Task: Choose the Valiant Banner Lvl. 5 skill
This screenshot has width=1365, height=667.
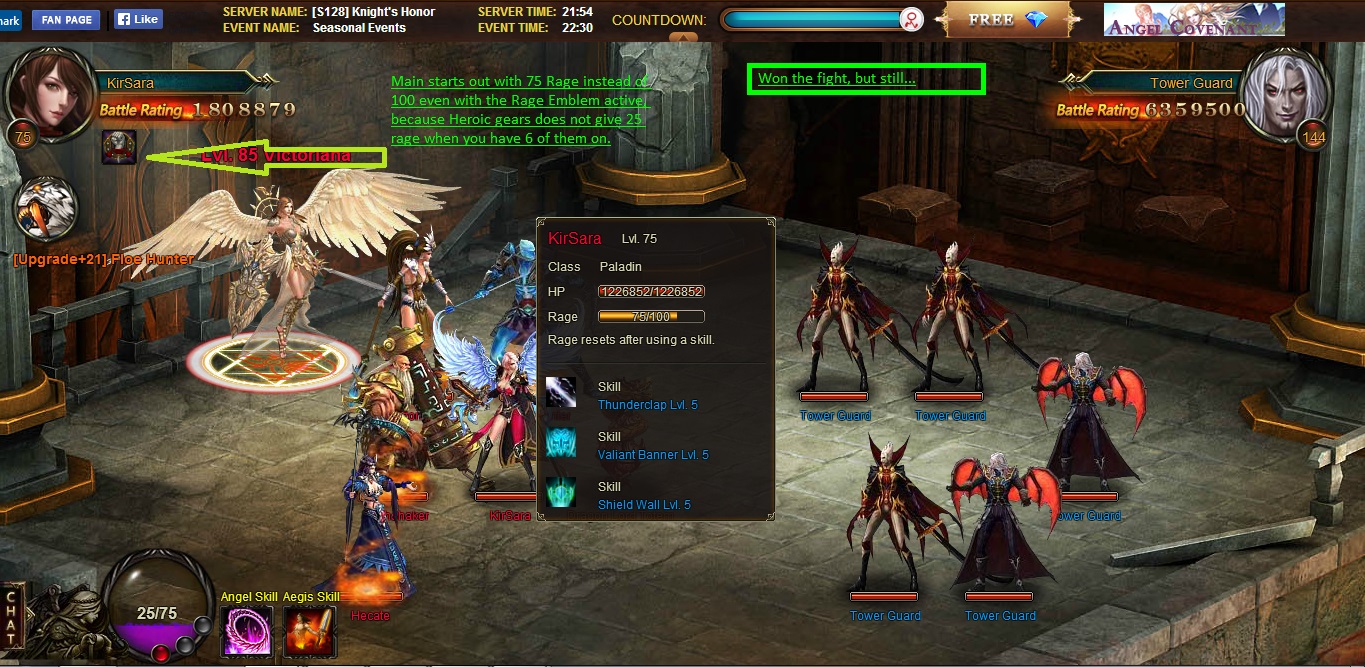Action: point(561,443)
